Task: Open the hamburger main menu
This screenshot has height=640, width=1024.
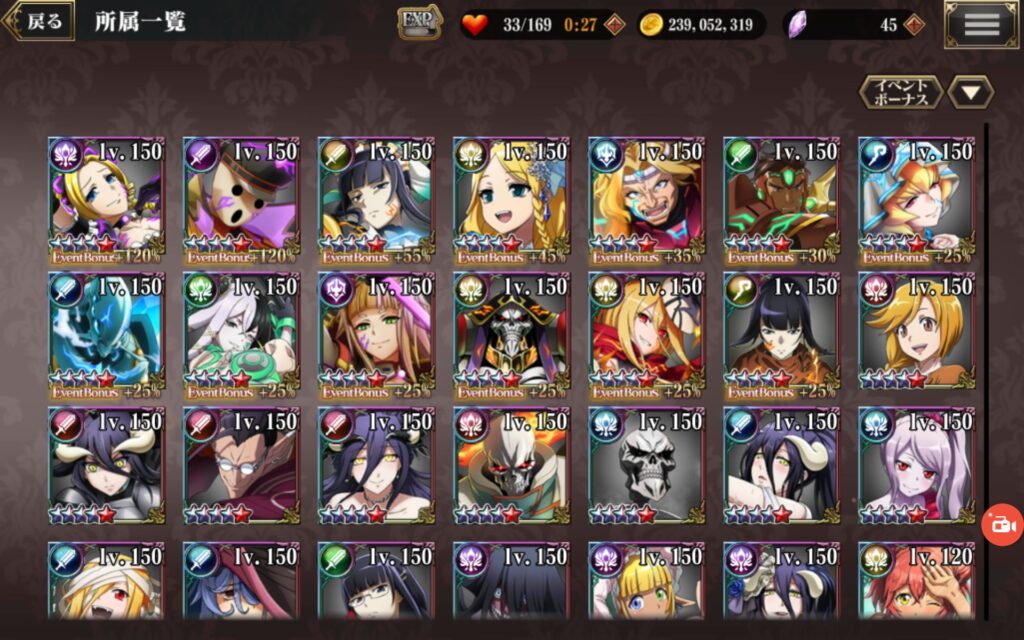Action: click(981, 24)
